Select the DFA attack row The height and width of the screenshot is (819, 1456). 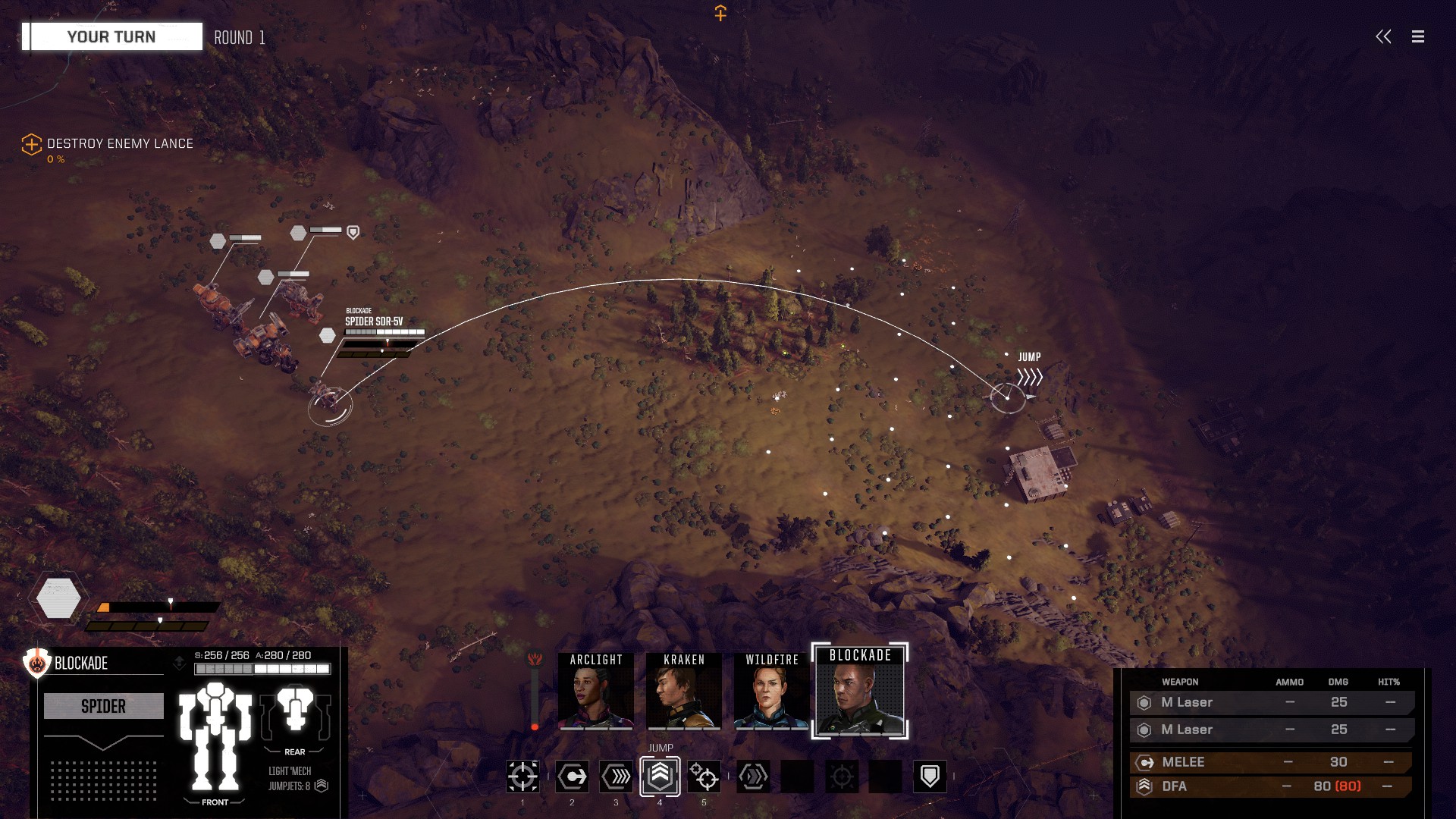pos(1271,786)
